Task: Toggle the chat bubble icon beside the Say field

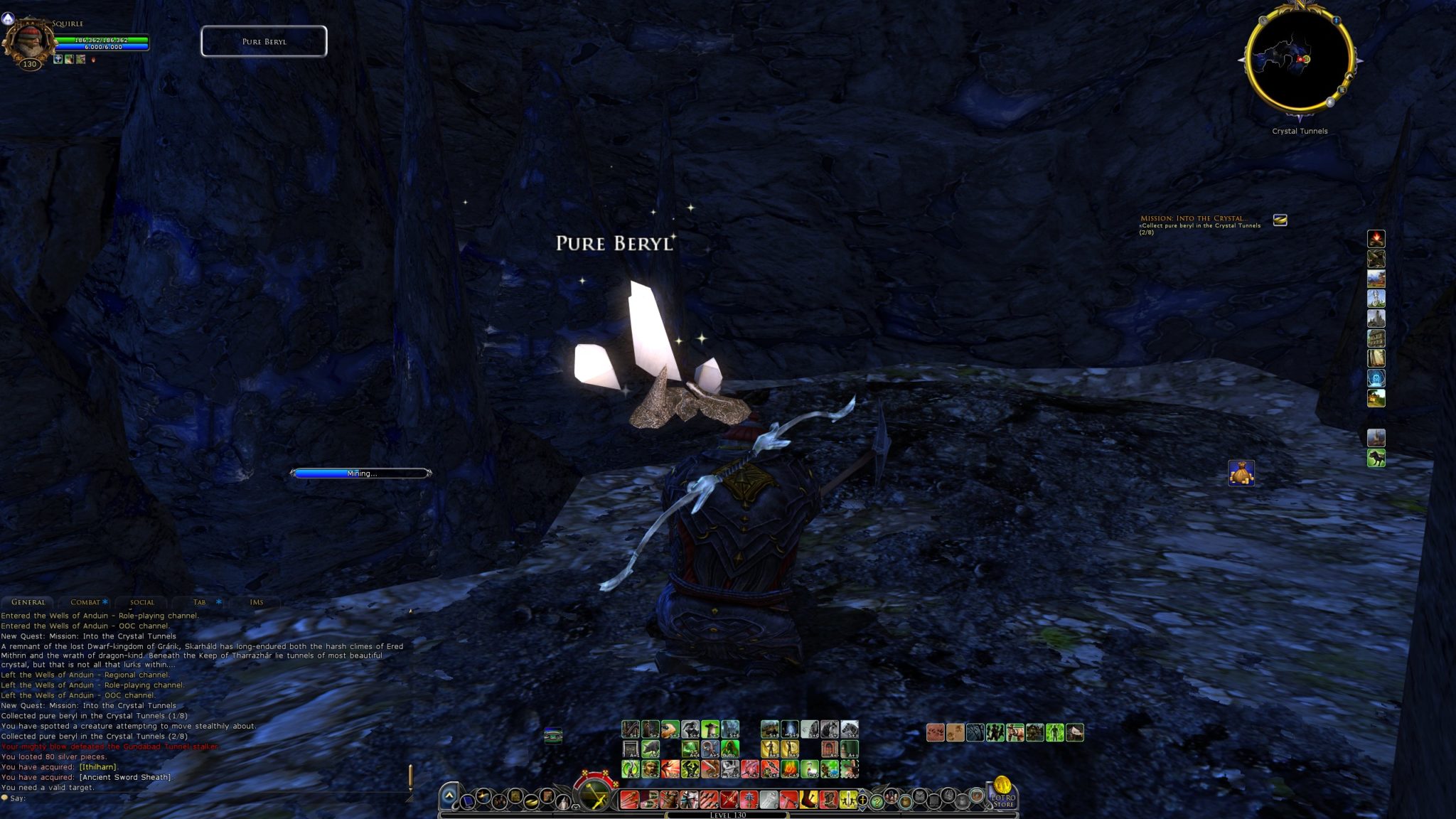Action: click(x=4, y=798)
